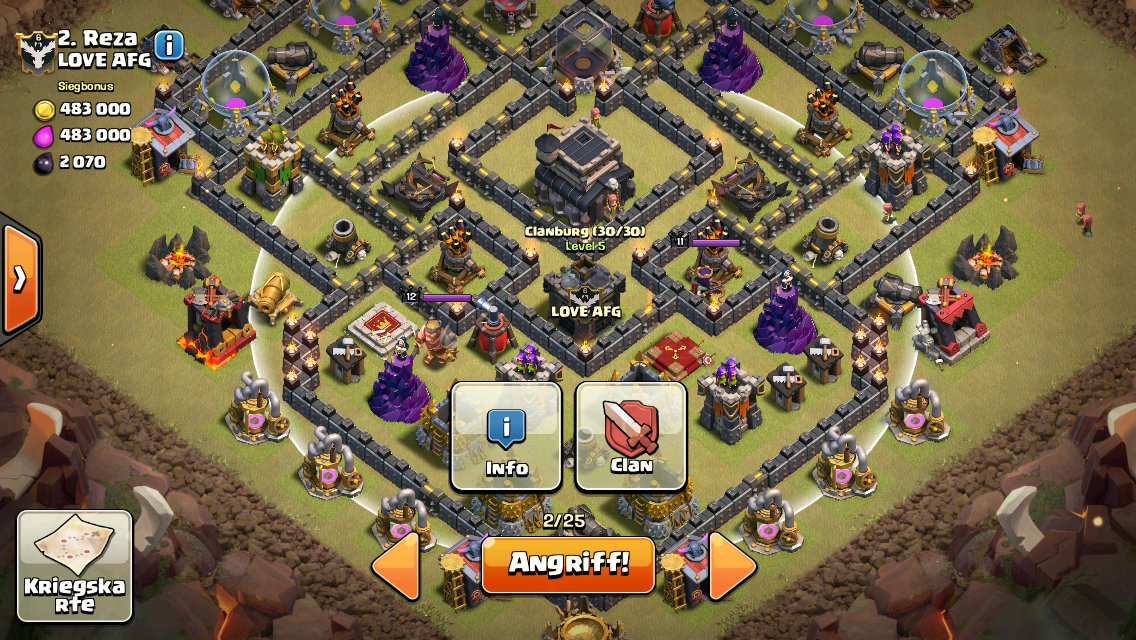The height and width of the screenshot is (640, 1136).
Task: Go to the next enemy base
Action: click(x=733, y=566)
